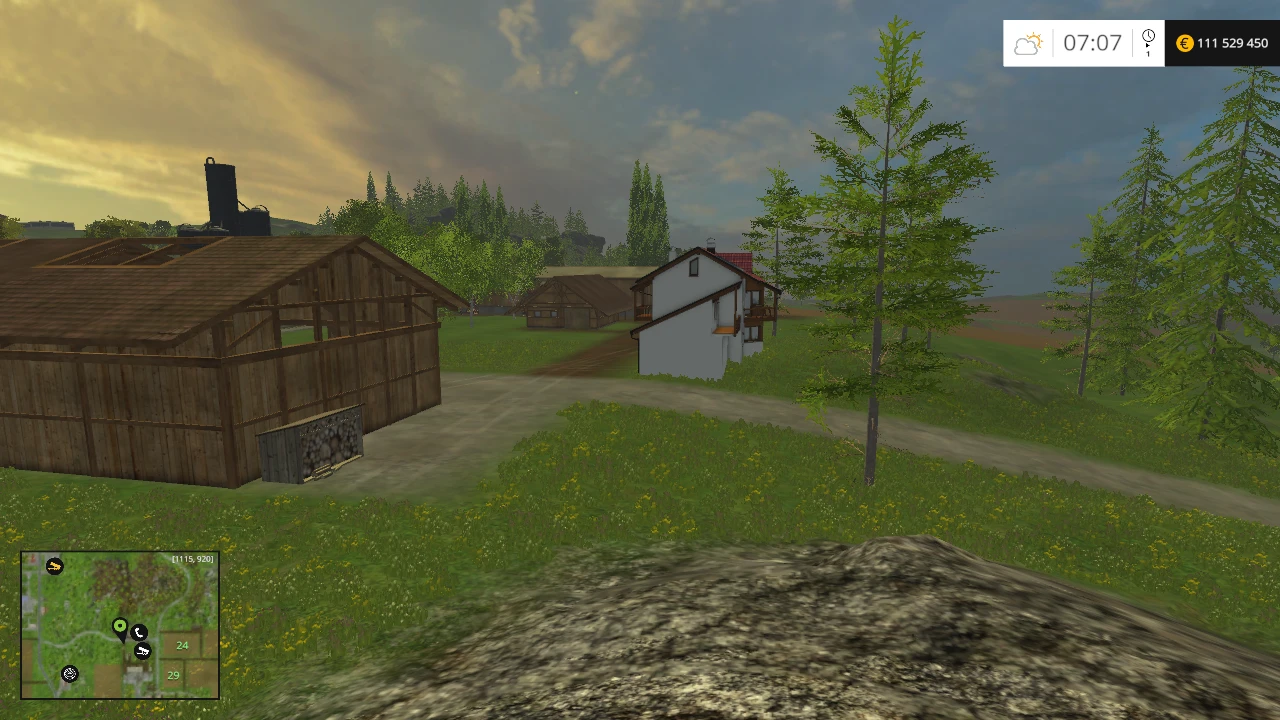Click the sun portion of the weather icon
1280x720 pixels.
pyautogui.click(x=1036, y=36)
